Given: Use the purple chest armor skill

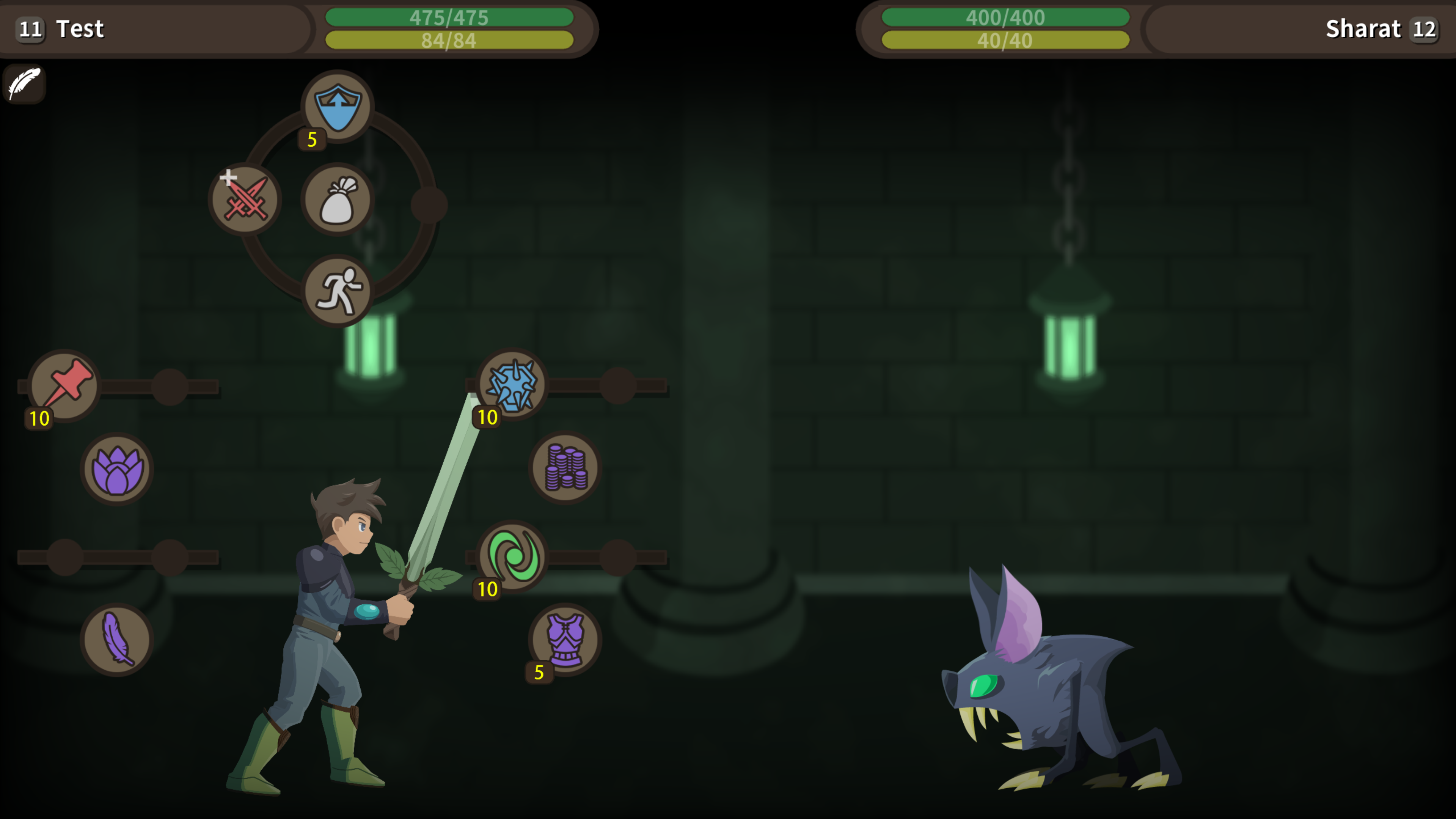Looking at the screenshot, I should 565,639.
